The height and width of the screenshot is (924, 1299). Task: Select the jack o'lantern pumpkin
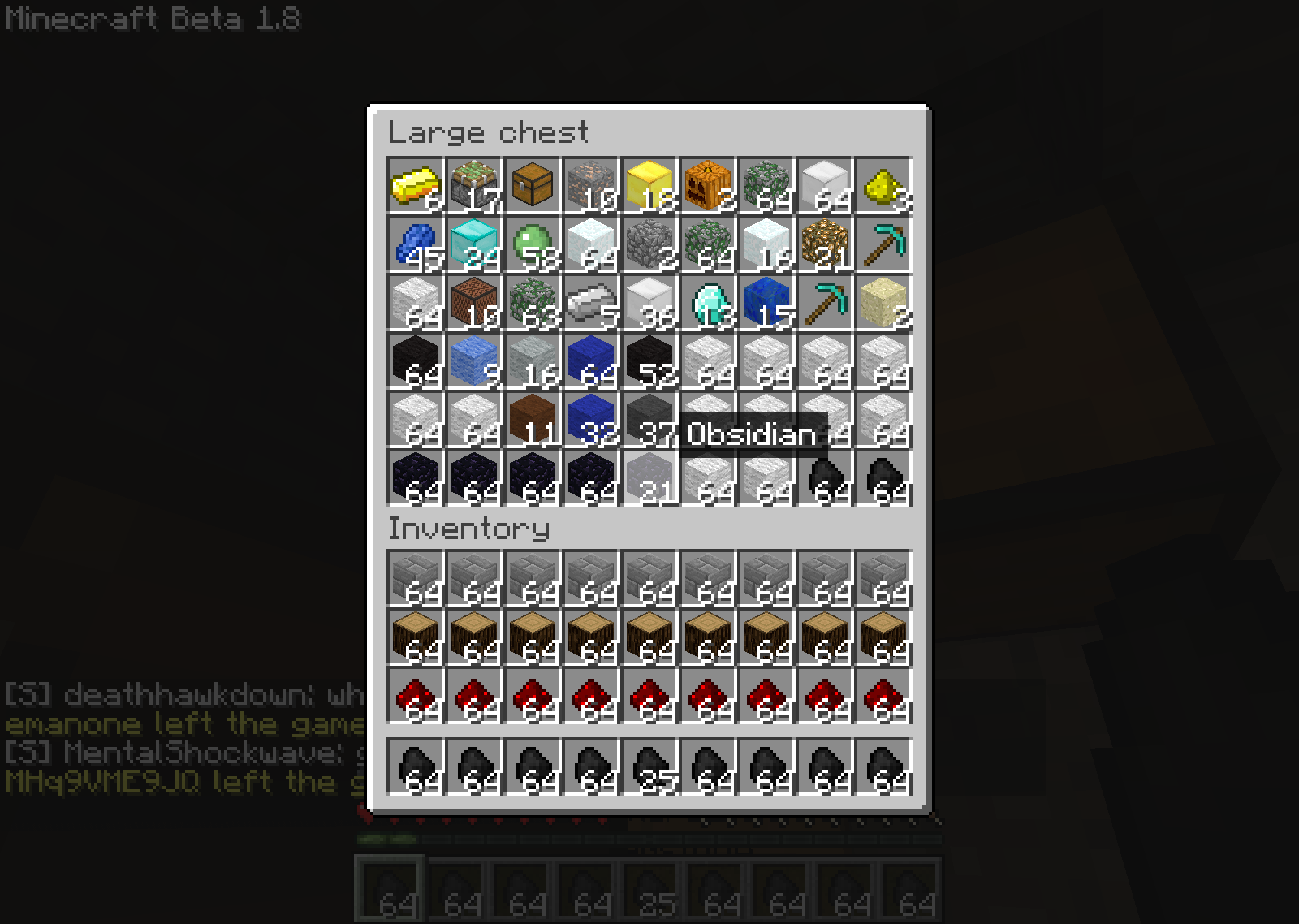pos(706,185)
